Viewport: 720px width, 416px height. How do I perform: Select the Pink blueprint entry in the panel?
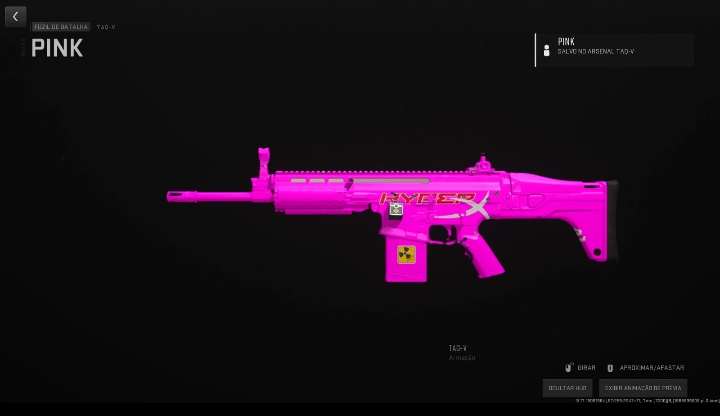[x=614, y=49]
